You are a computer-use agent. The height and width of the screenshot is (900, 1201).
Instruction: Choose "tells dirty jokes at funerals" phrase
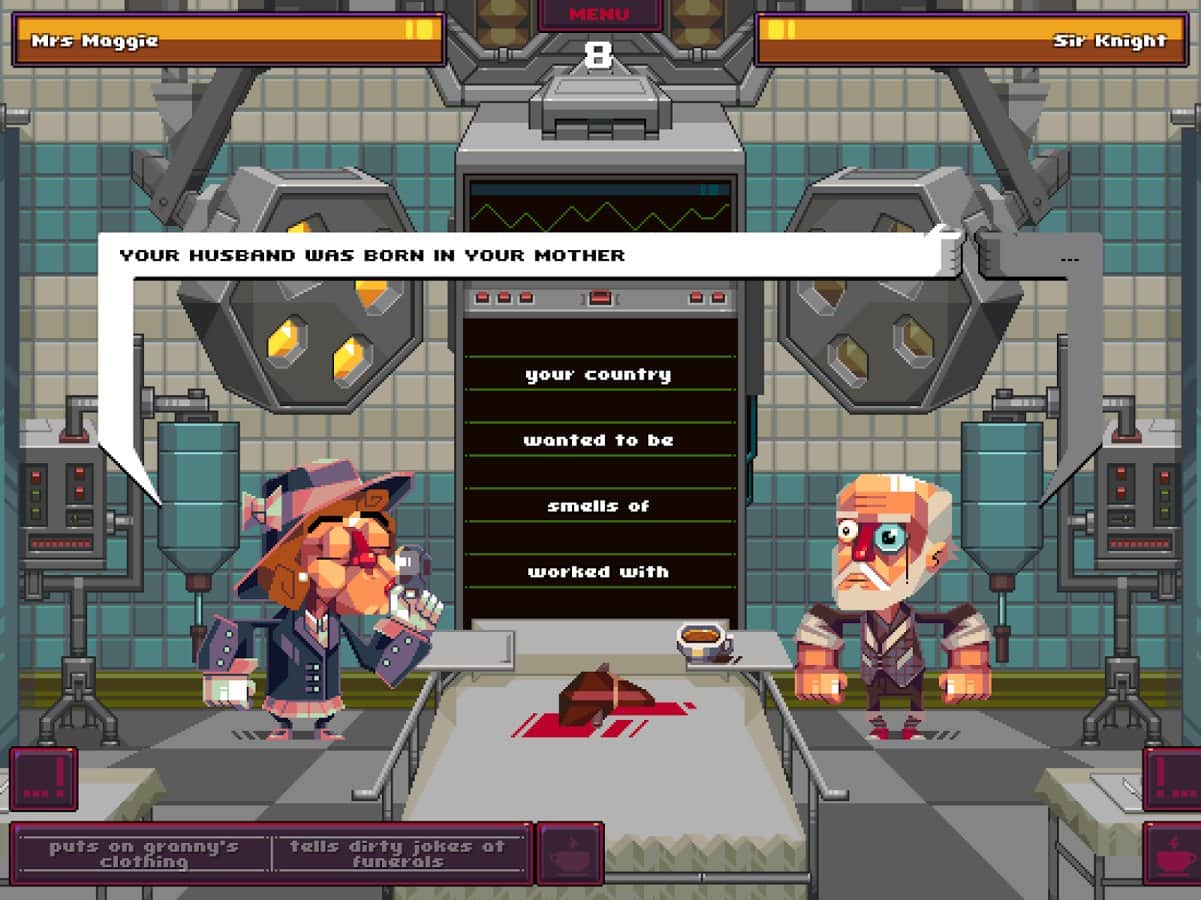click(398, 853)
